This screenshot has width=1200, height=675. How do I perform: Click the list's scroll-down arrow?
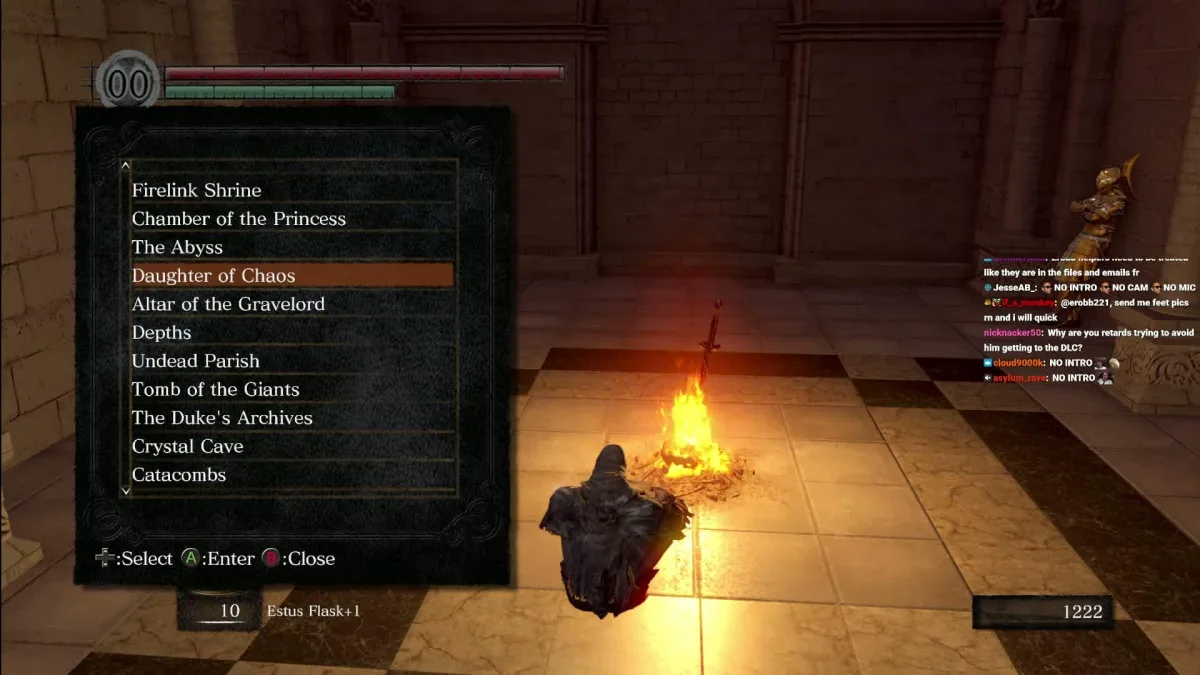click(x=125, y=491)
